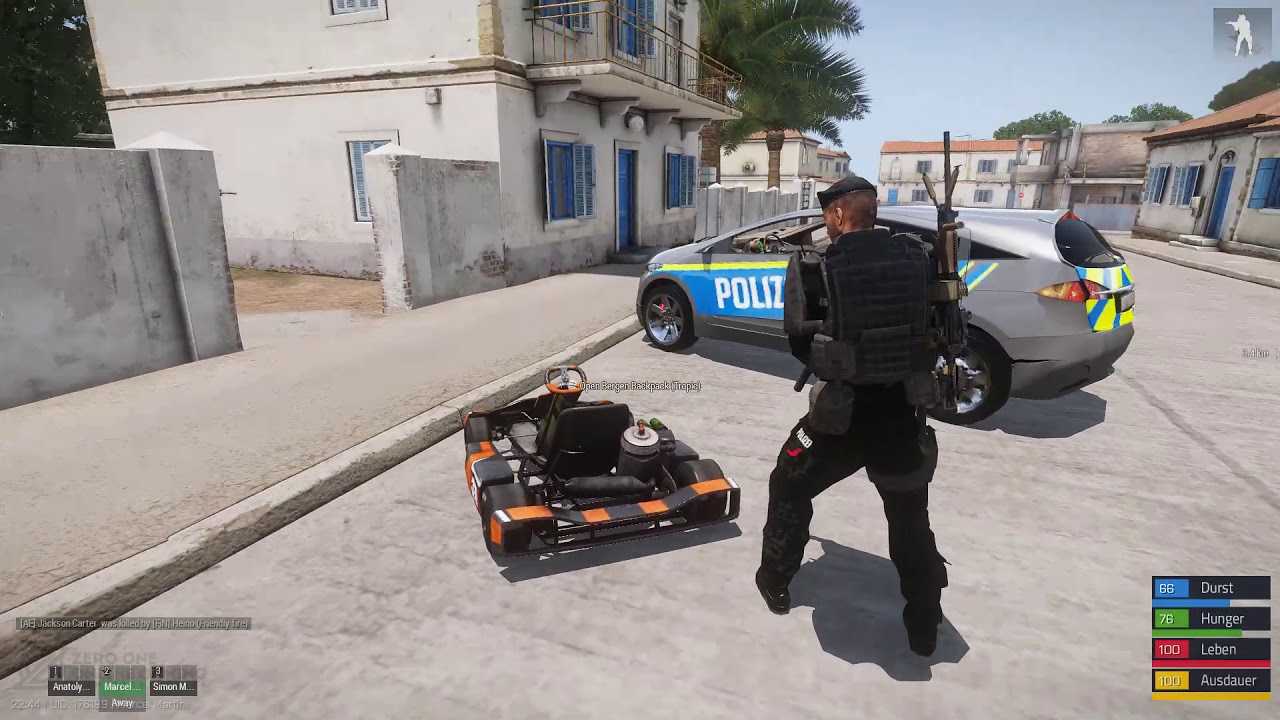Click hotbar slot 3 with Simon M
The width and height of the screenshot is (1280, 720).
(172, 686)
